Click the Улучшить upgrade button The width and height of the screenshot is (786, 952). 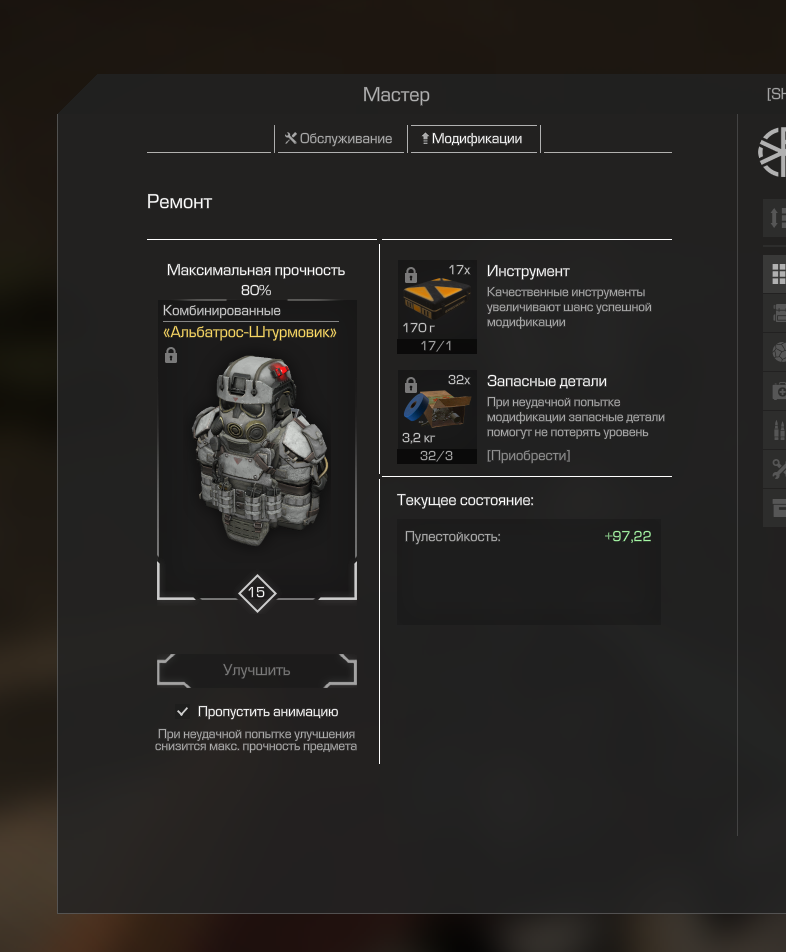point(257,671)
